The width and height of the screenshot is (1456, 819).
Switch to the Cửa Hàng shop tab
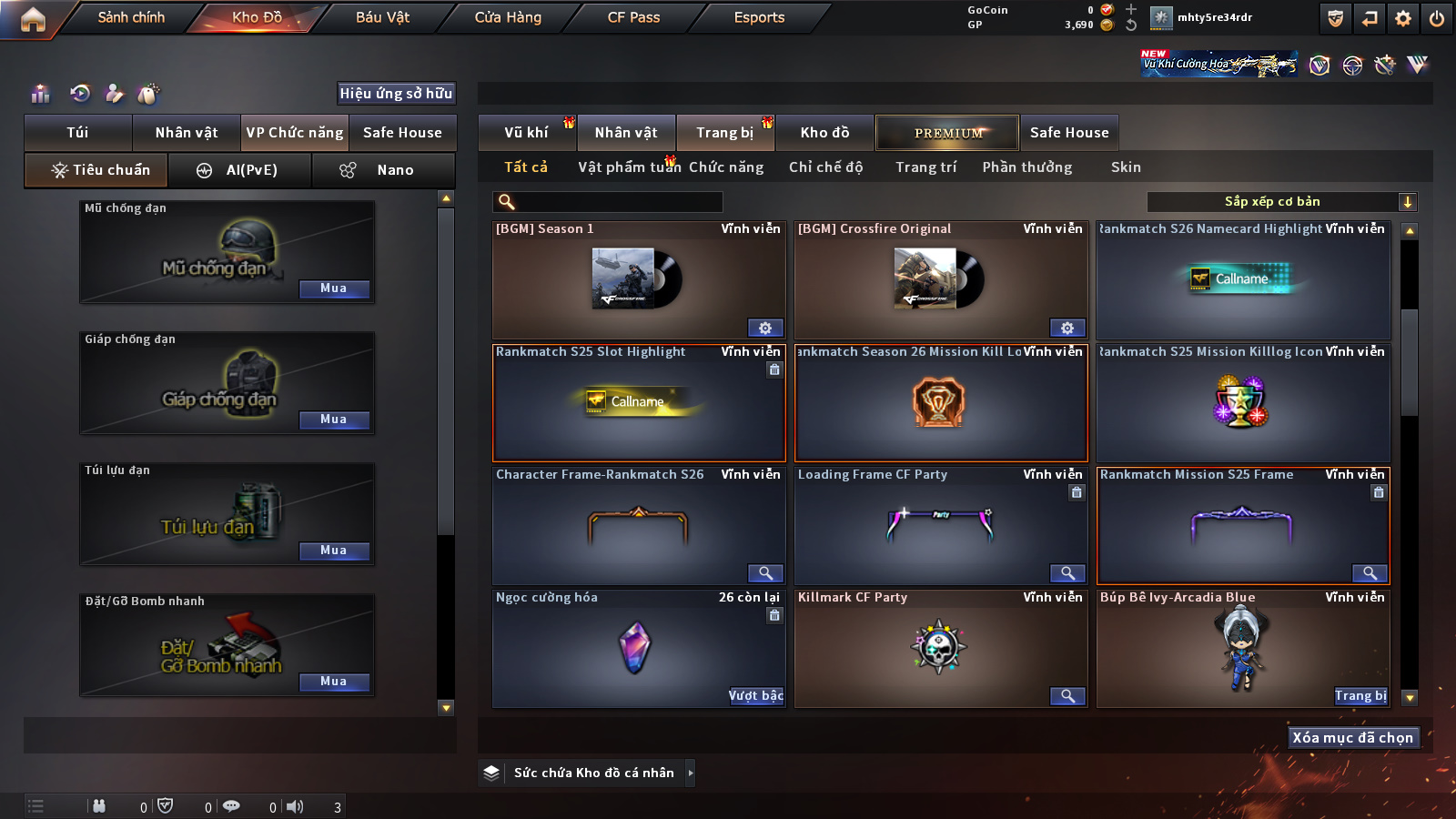508,17
